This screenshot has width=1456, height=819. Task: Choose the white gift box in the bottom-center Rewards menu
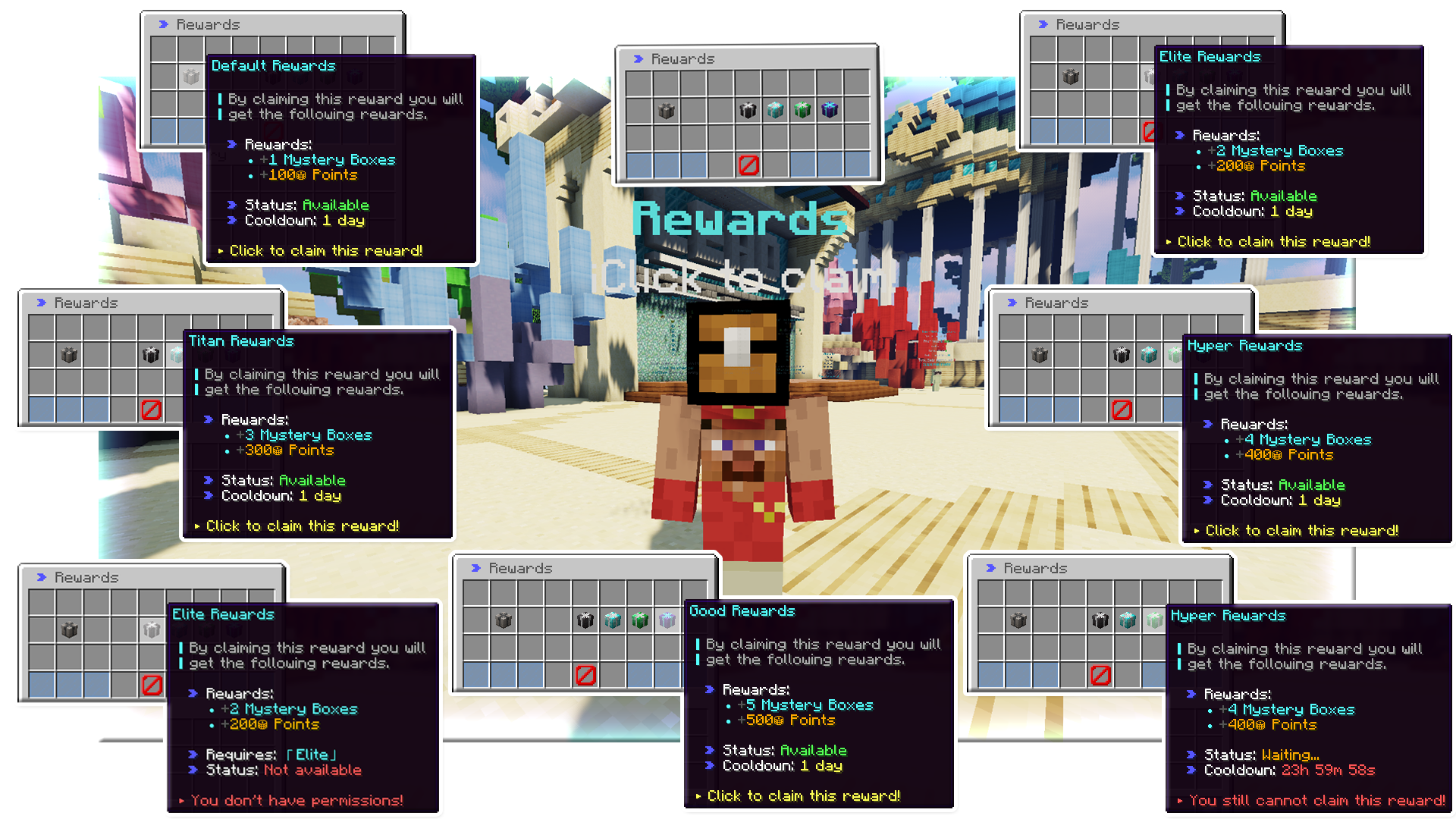(x=666, y=620)
